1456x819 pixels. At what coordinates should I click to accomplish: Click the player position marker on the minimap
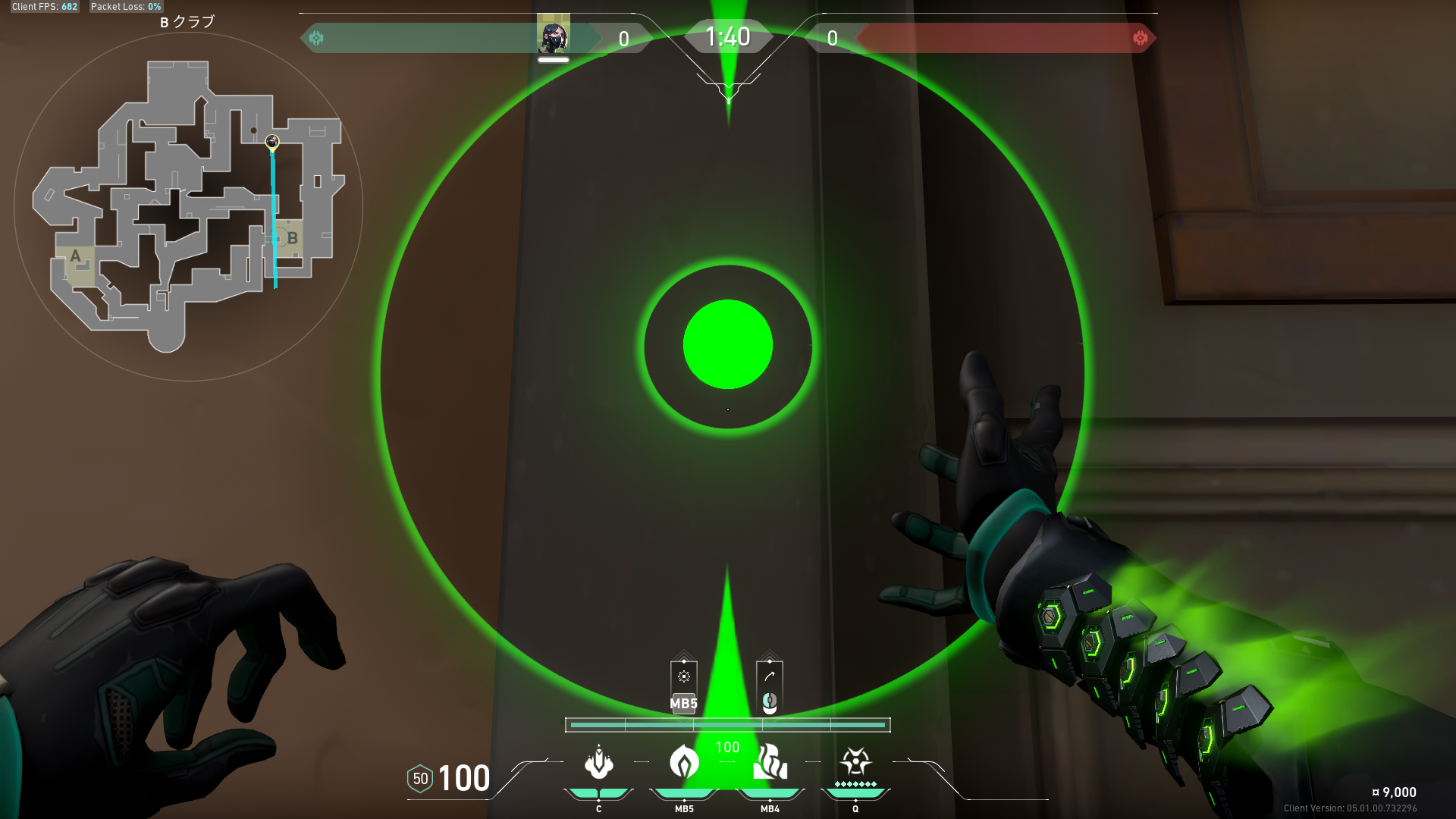point(272,142)
